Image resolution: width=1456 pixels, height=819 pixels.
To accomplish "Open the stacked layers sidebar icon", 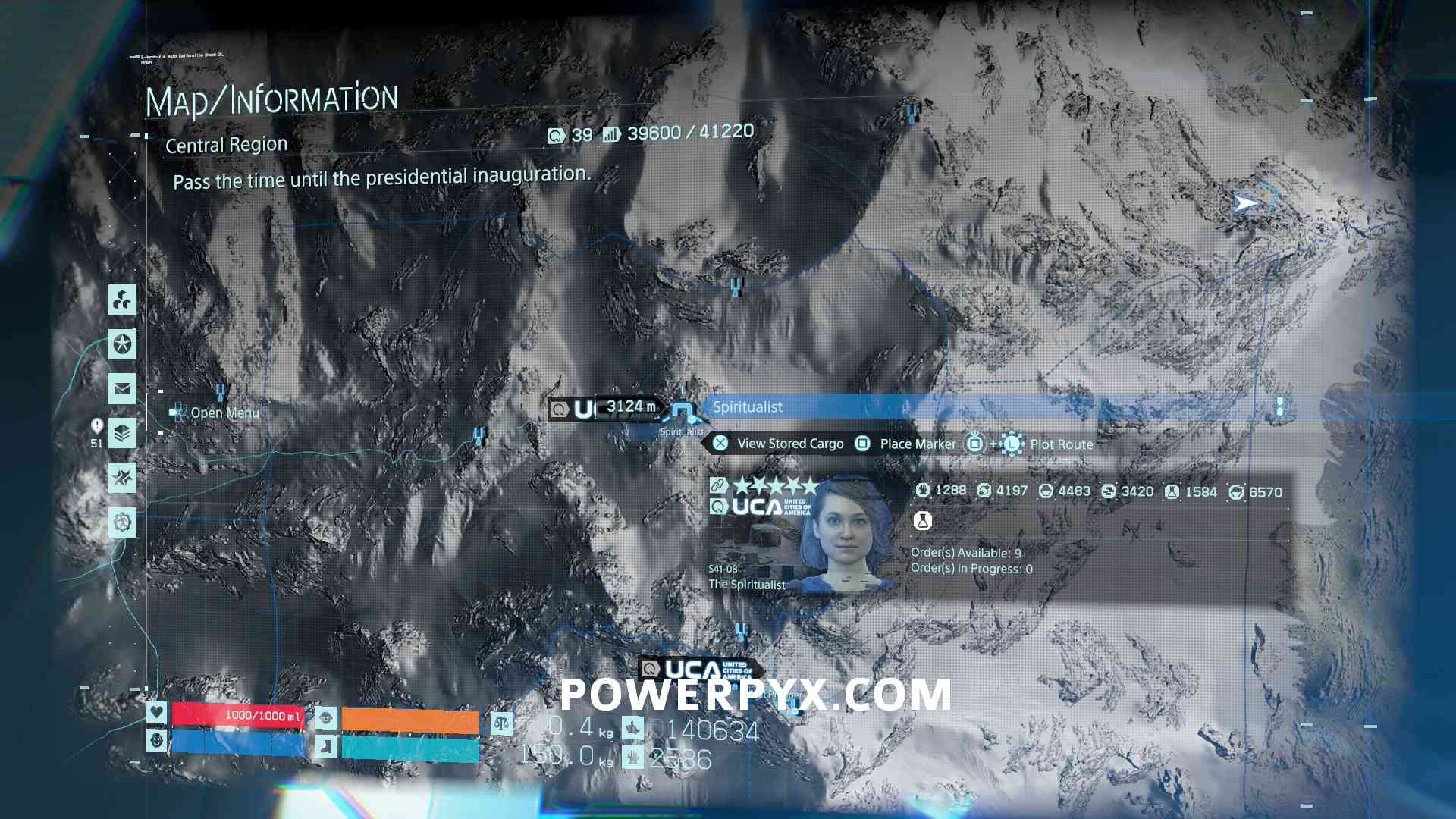I will point(122,434).
